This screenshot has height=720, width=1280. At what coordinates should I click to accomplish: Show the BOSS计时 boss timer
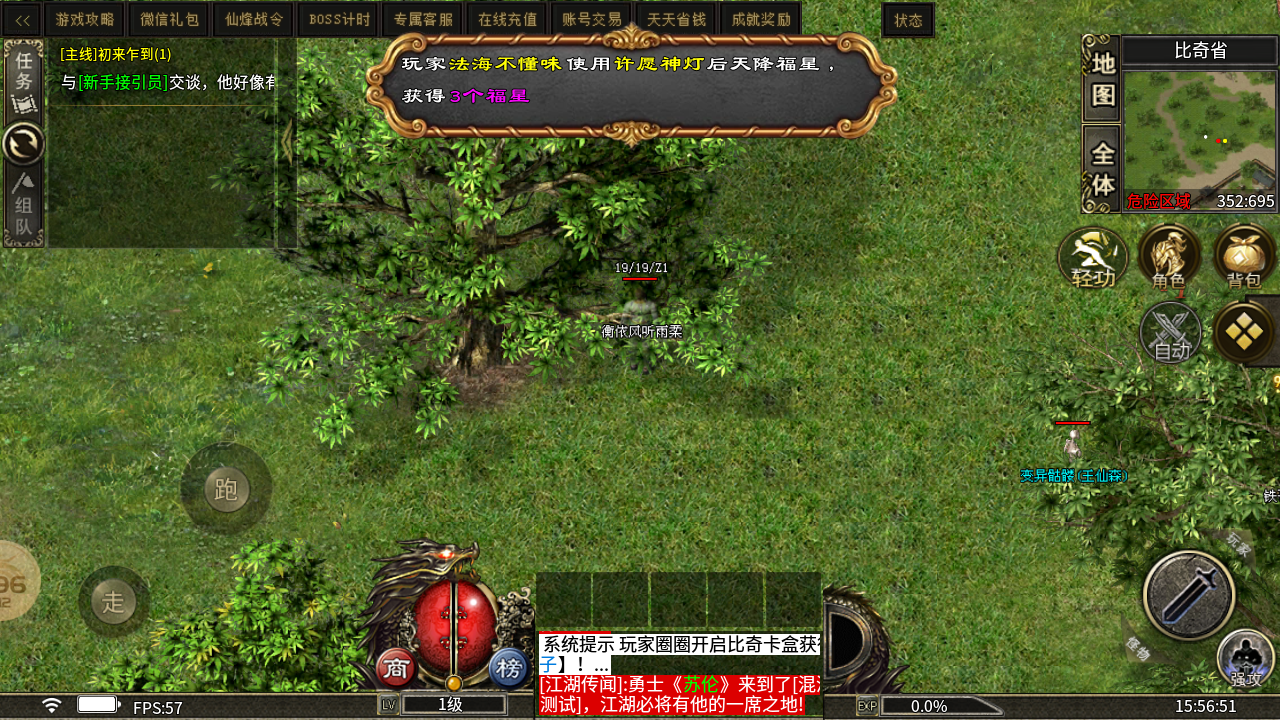pyautogui.click(x=339, y=20)
